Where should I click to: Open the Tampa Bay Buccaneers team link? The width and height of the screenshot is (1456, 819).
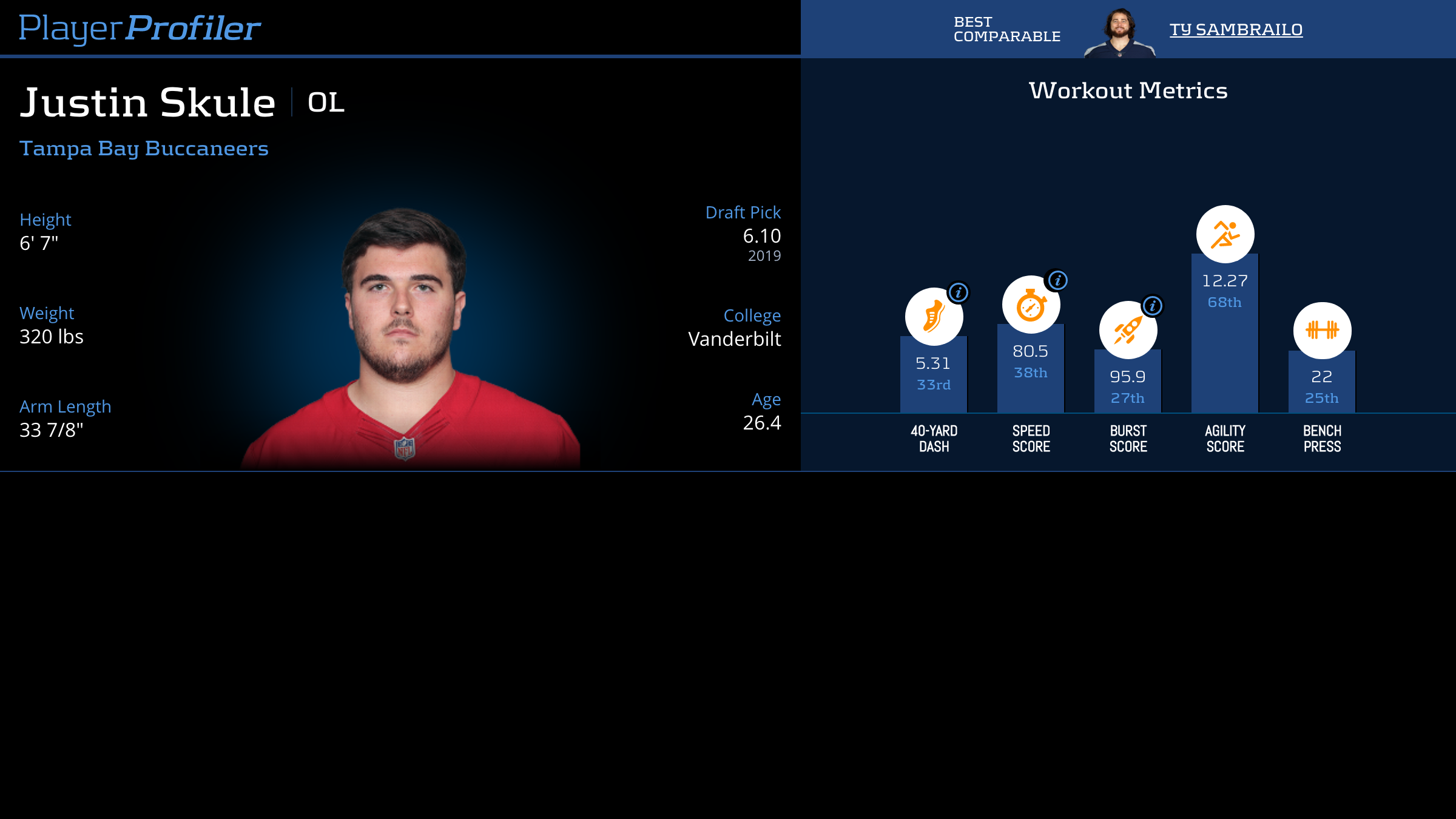[144, 149]
